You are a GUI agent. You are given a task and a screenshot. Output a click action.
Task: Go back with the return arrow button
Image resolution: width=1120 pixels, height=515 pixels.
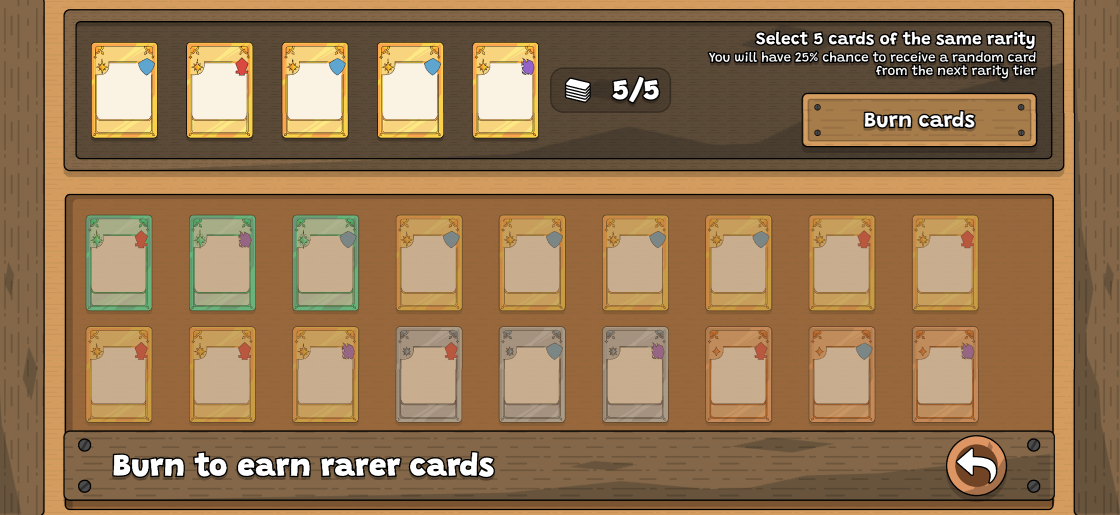click(x=976, y=465)
